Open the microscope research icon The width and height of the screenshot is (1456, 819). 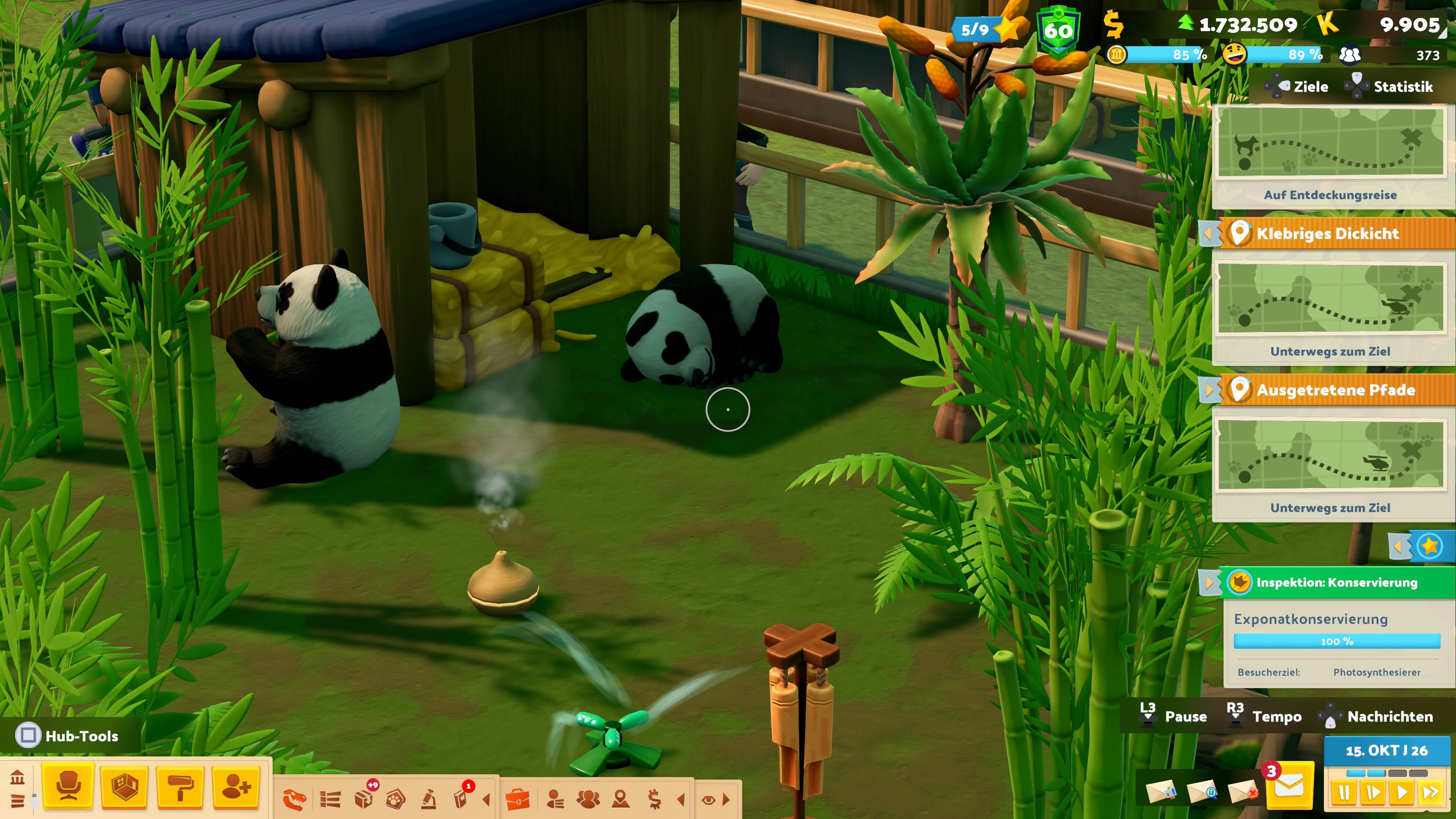pyautogui.click(x=428, y=799)
